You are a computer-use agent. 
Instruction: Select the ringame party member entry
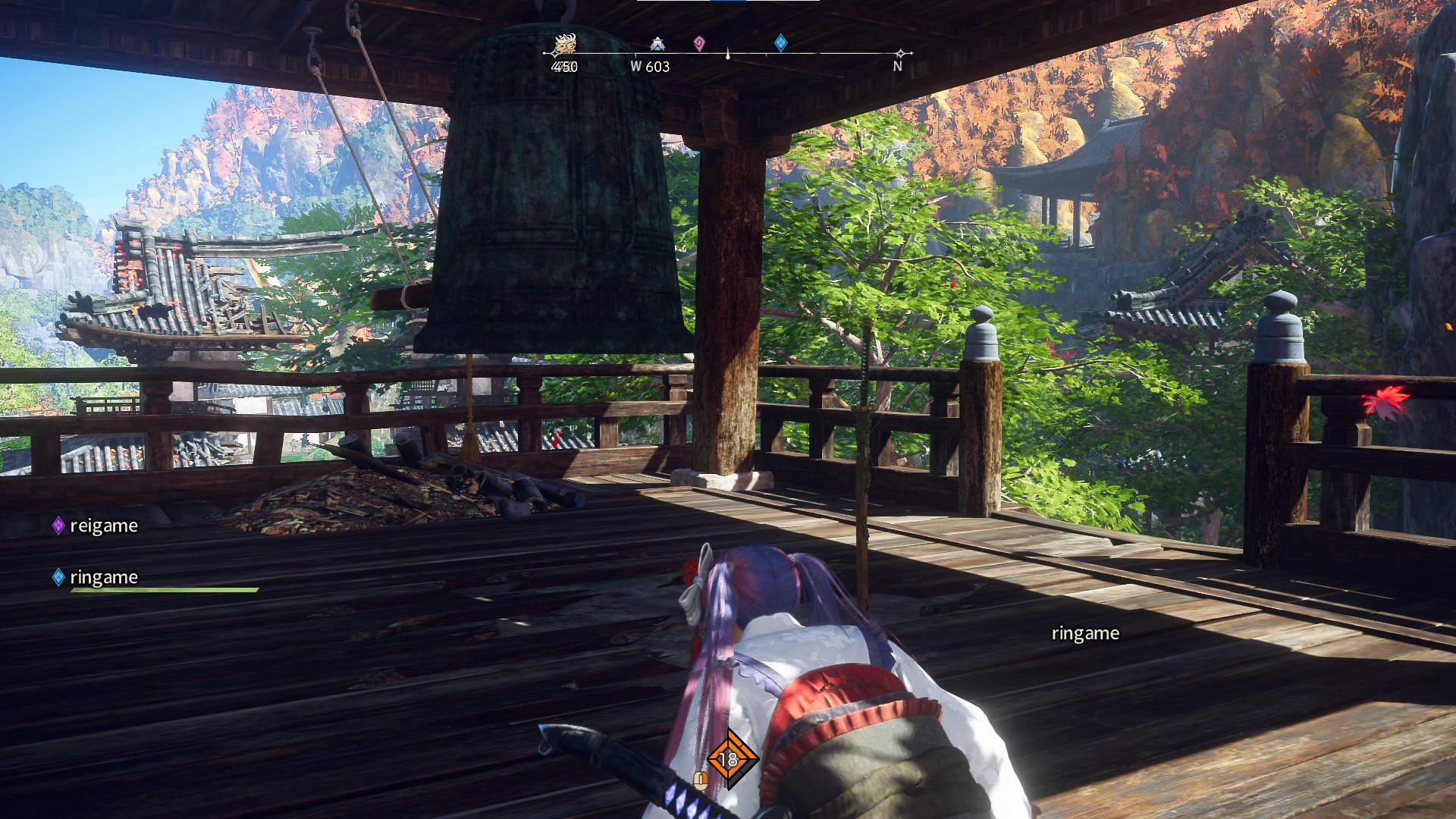pos(96,577)
